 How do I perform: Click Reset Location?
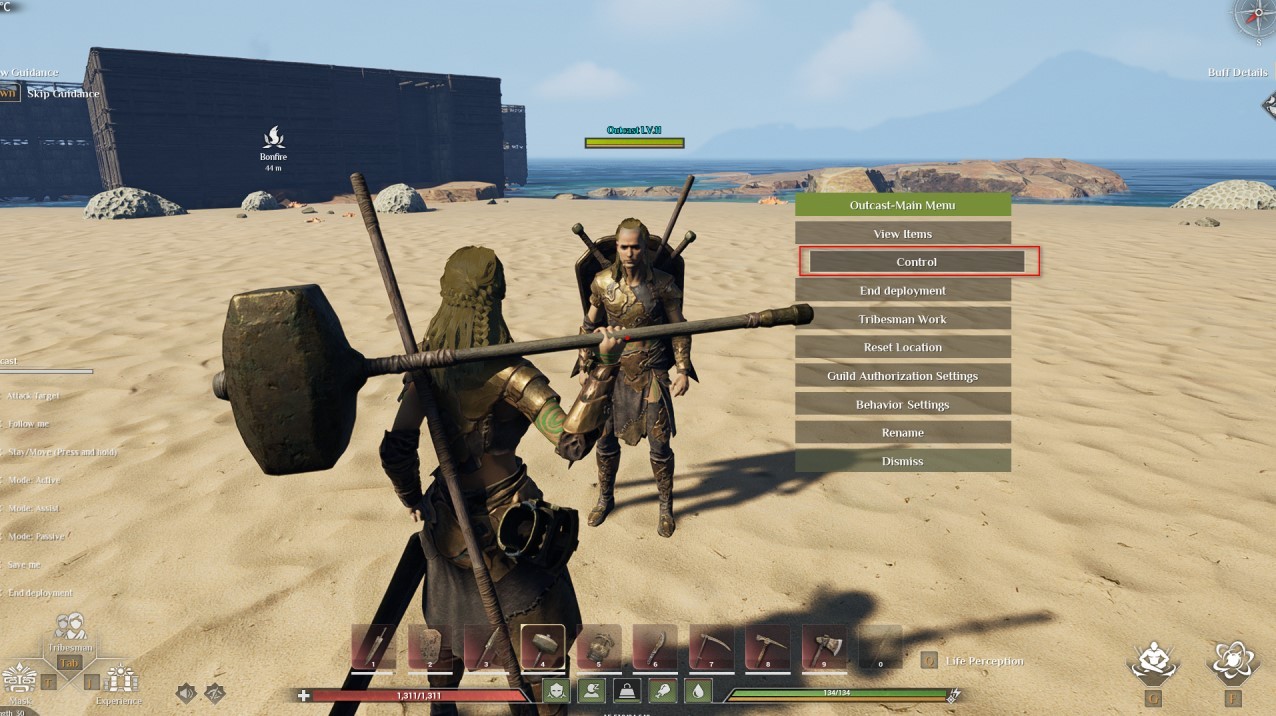pyautogui.click(x=902, y=347)
